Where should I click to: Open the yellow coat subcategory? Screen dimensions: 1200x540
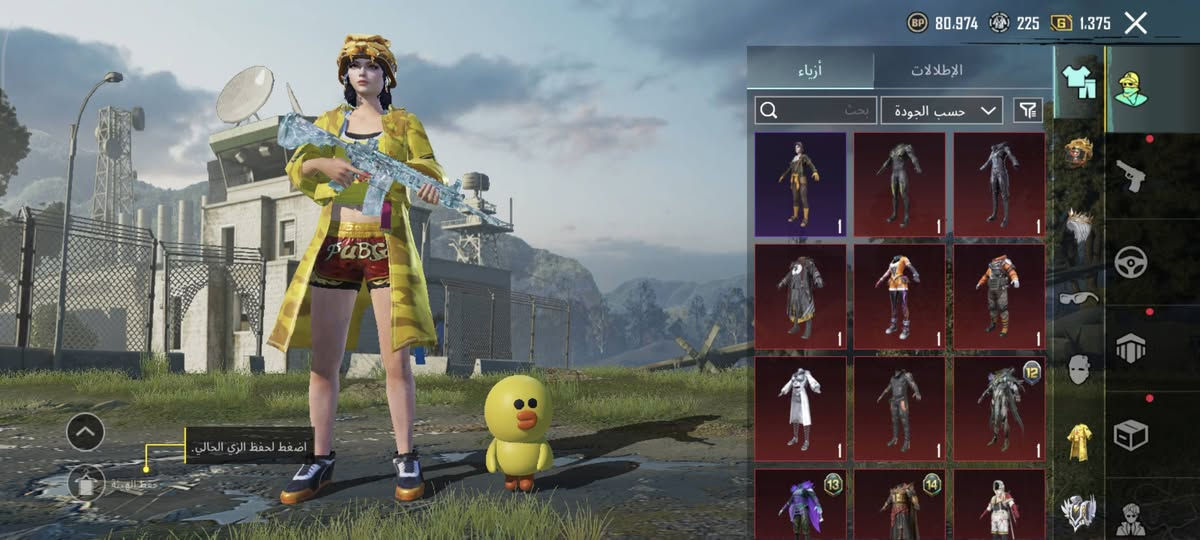tap(1078, 441)
